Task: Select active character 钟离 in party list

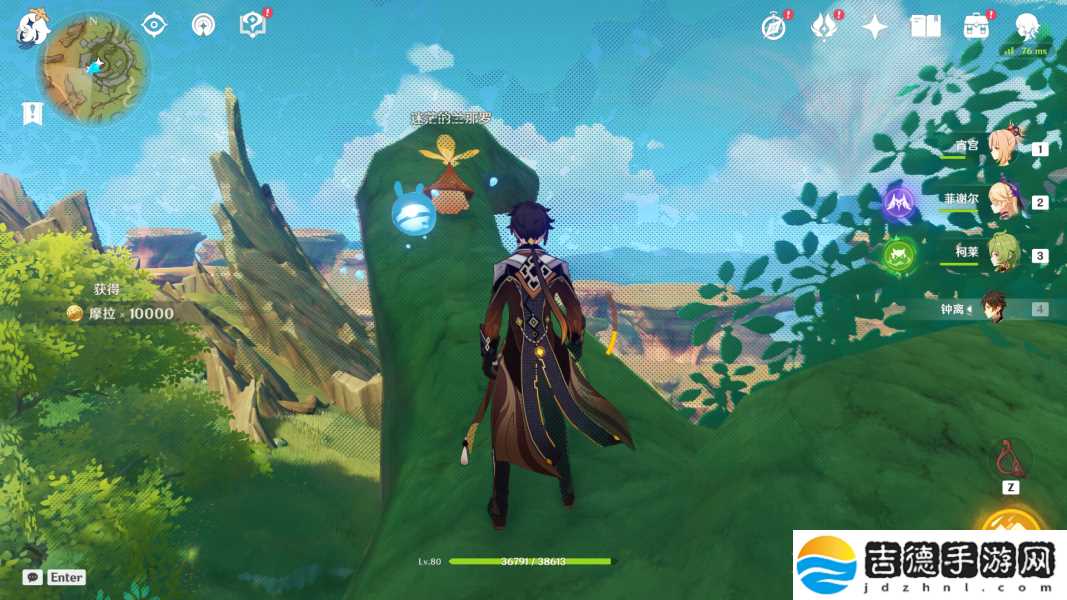Action: (x=993, y=308)
